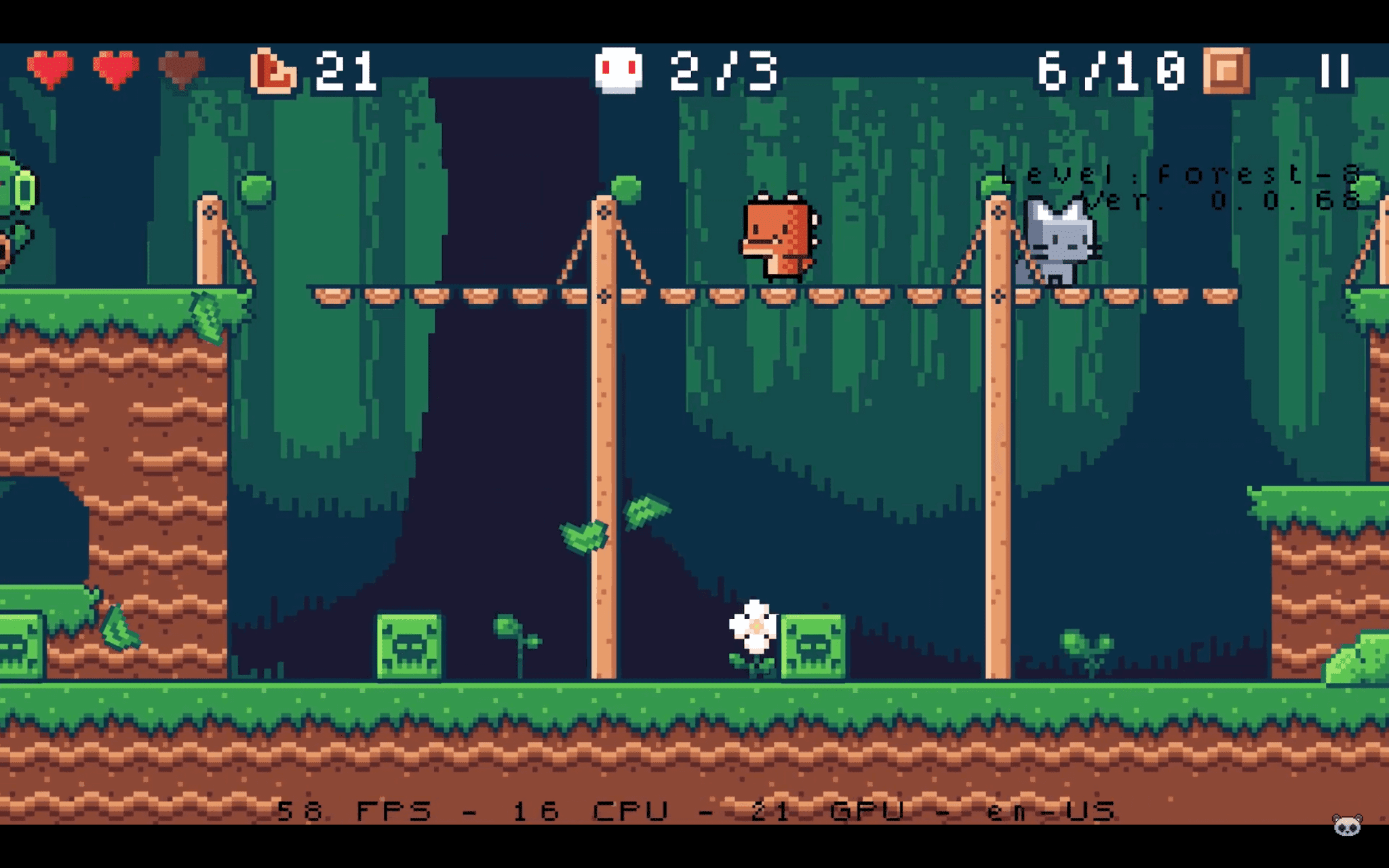Pause the game with the pause button
Screen dimensions: 1389x868
click(1335, 70)
